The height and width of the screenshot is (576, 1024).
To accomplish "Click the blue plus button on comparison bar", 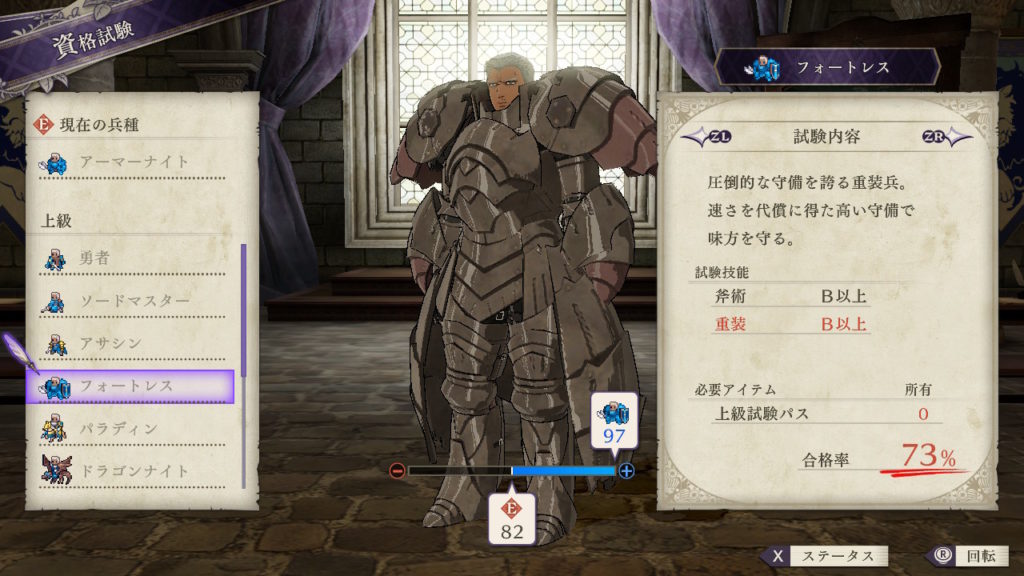I will (x=627, y=470).
